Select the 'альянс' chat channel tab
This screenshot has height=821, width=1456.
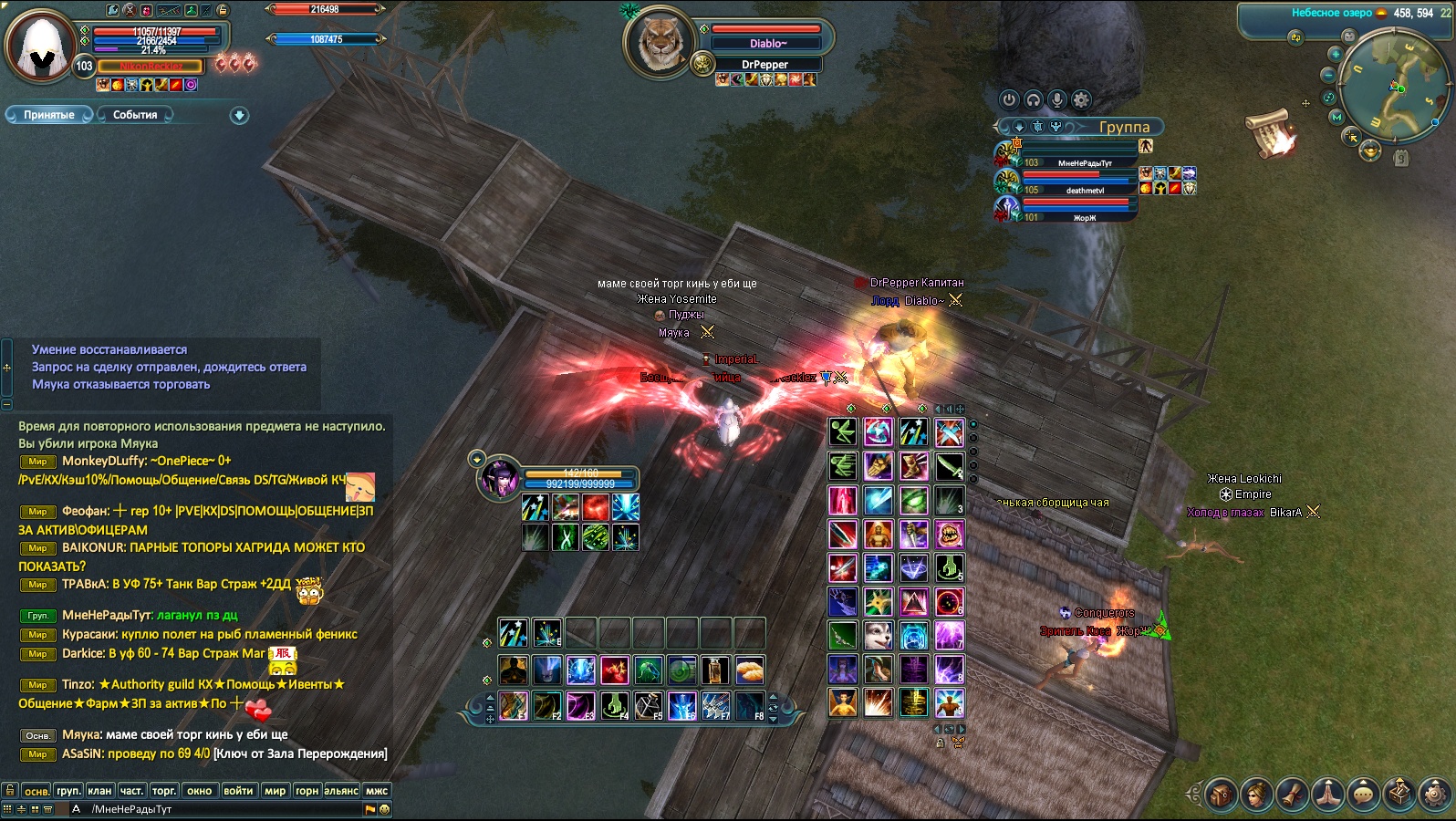pos(341,791)
